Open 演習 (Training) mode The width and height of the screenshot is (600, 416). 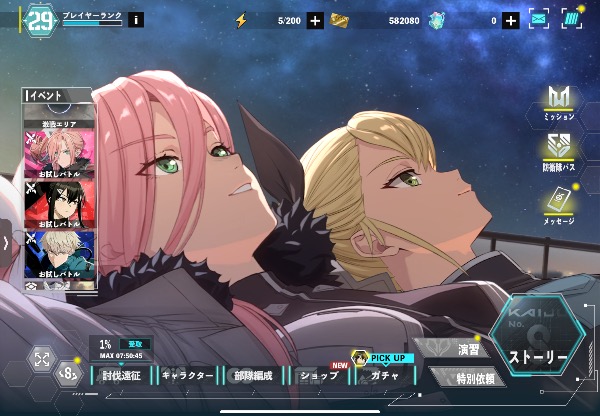[467, 350]
